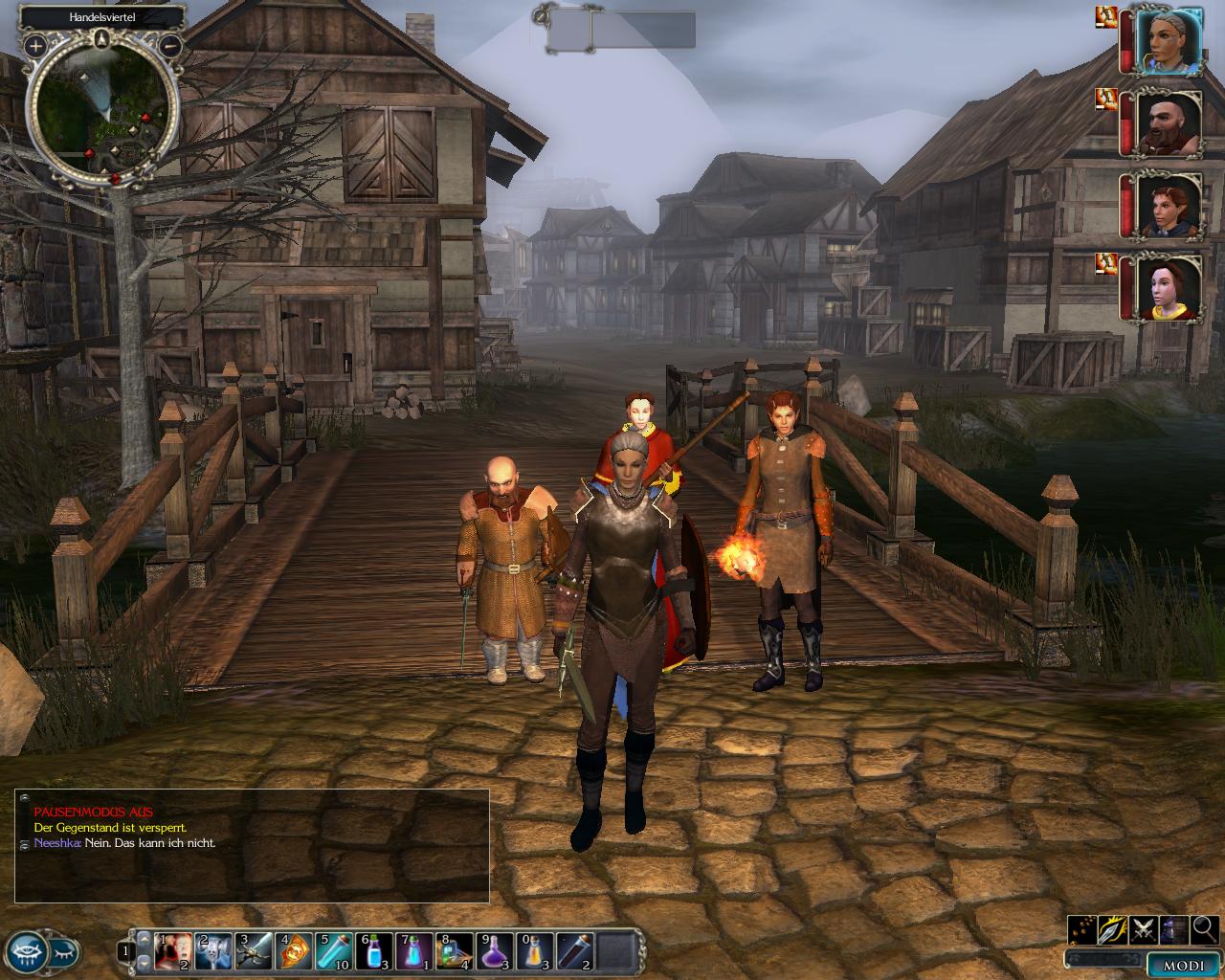
Task: Click the minimap's north compass arrow button
Action: (x=101, y=39)
